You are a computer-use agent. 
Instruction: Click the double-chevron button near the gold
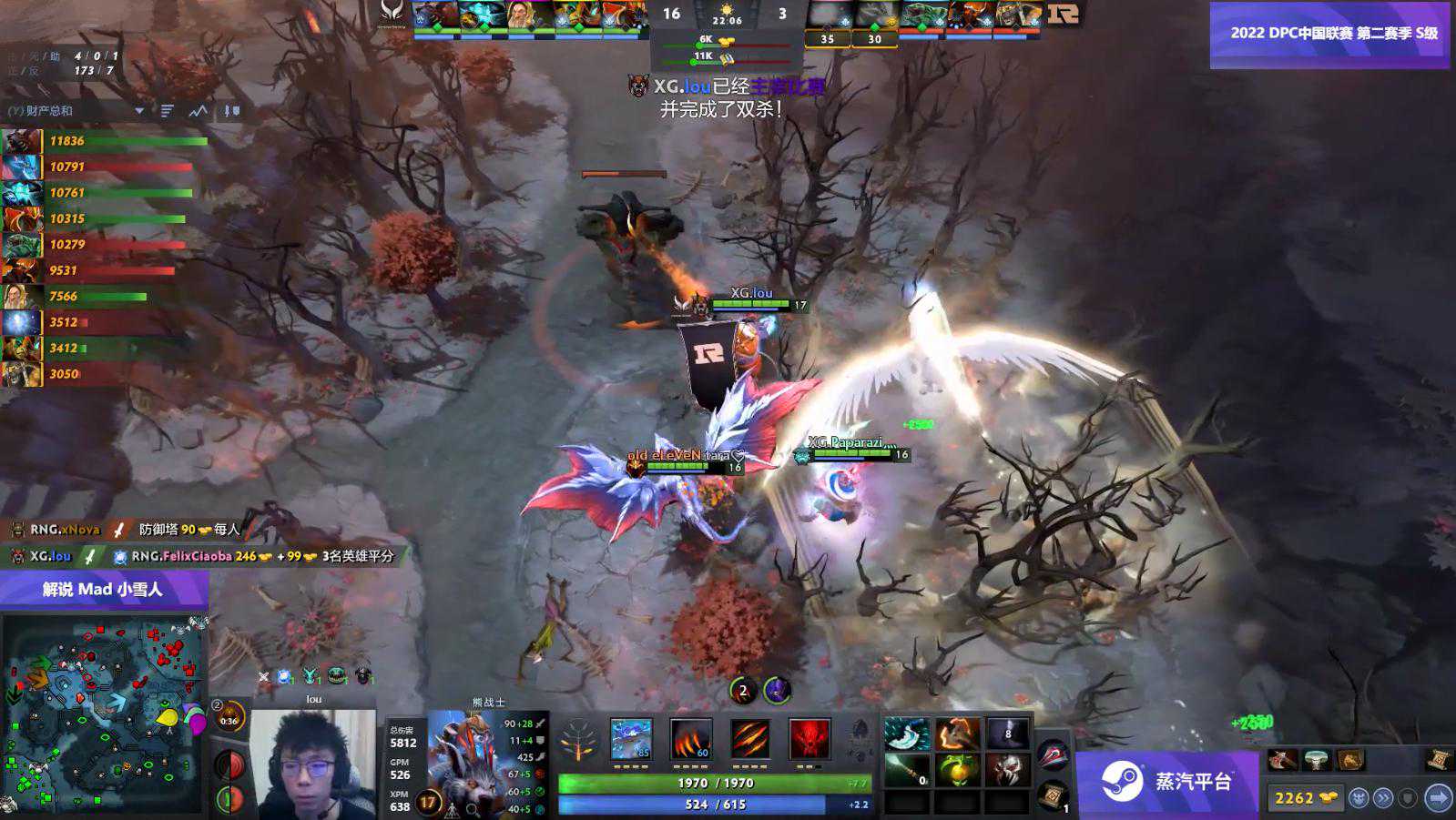pos(1383,798)
